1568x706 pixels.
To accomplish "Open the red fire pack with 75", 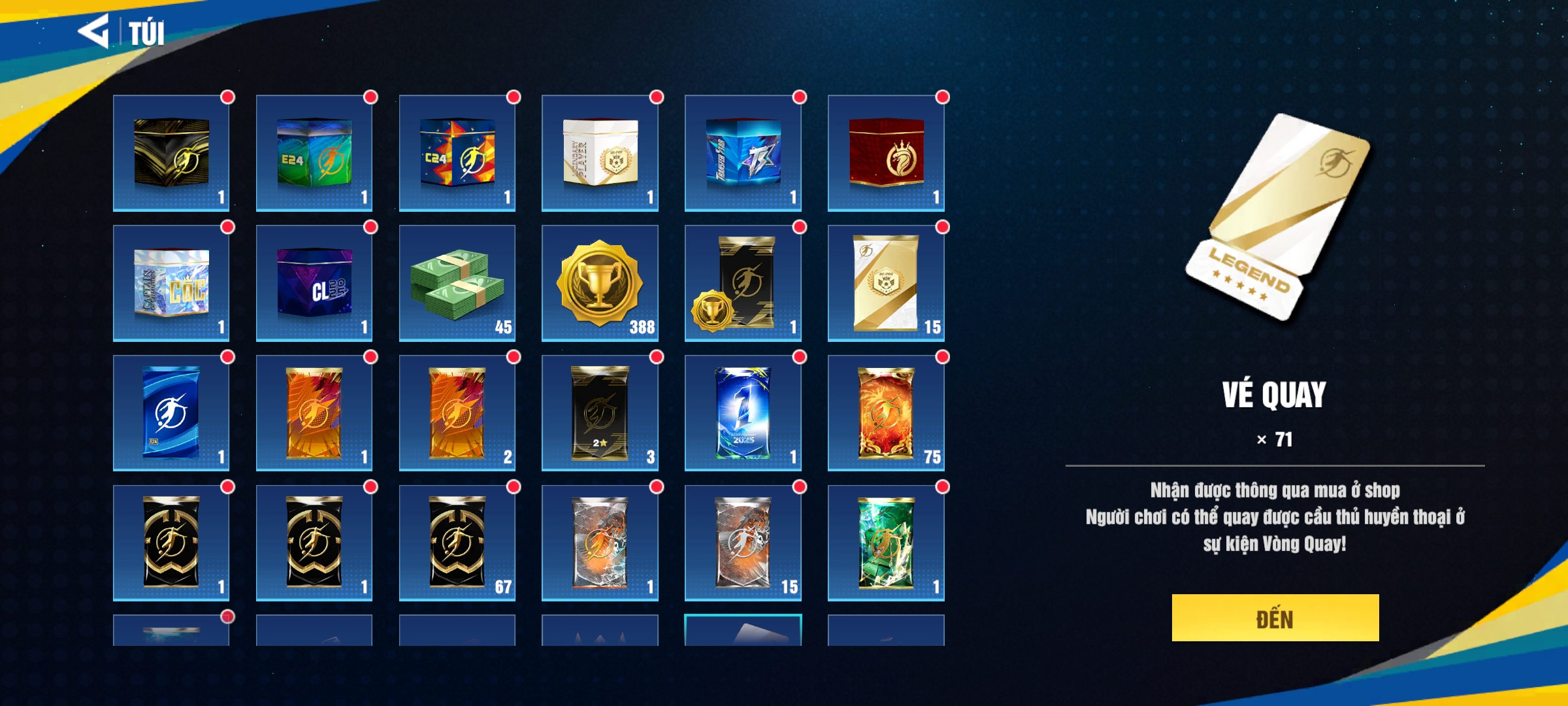I will point(886,413).
